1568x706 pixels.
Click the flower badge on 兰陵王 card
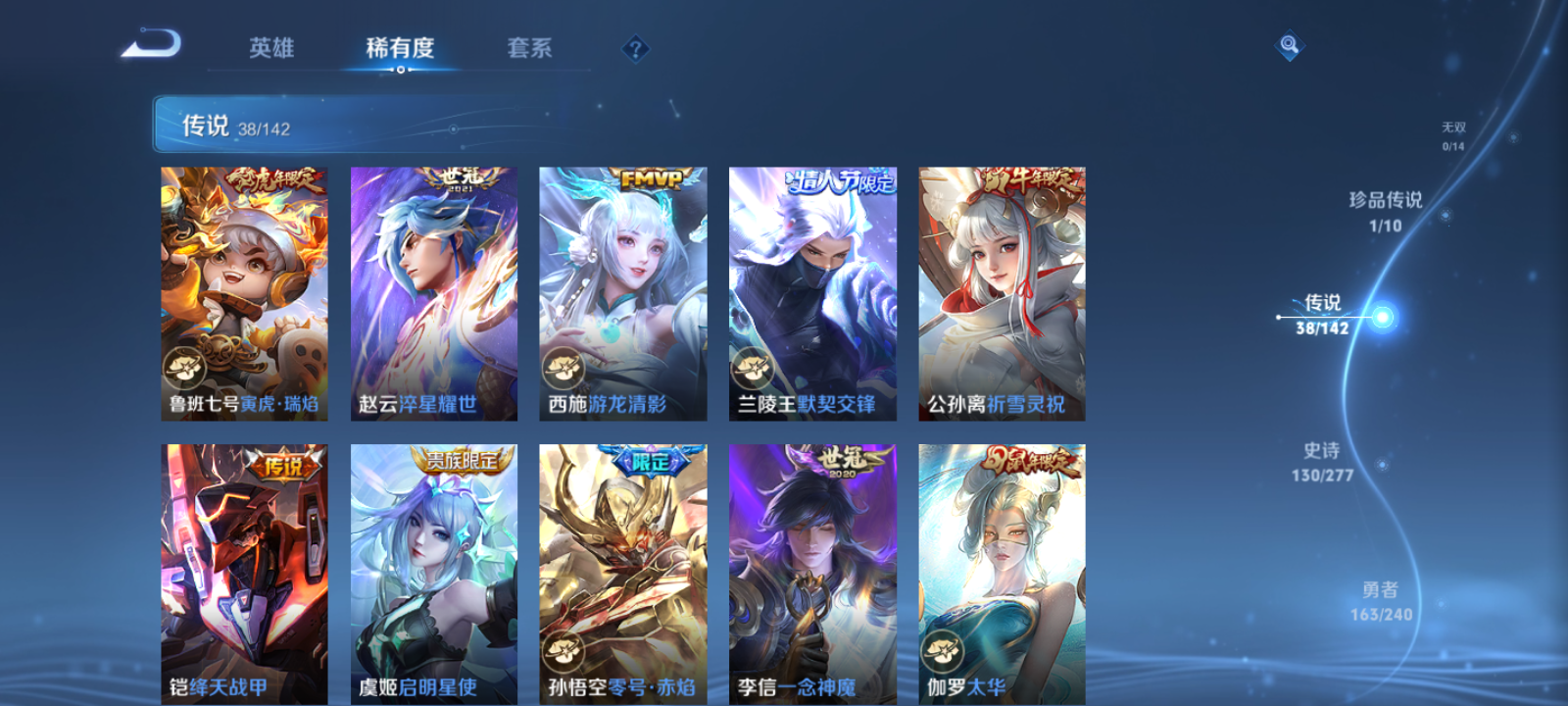pos(753,370)
